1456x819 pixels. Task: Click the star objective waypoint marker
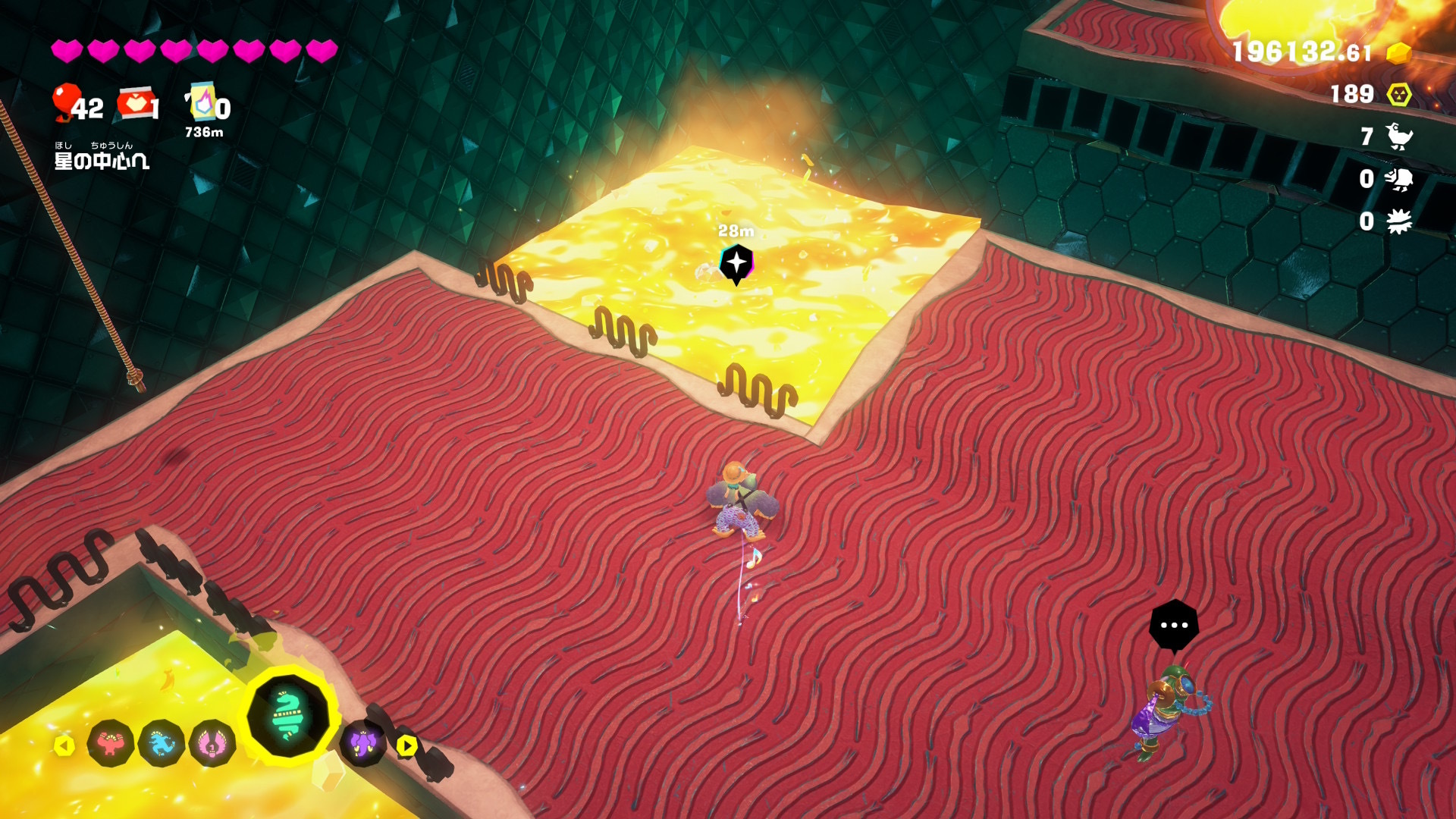point(736,263)
